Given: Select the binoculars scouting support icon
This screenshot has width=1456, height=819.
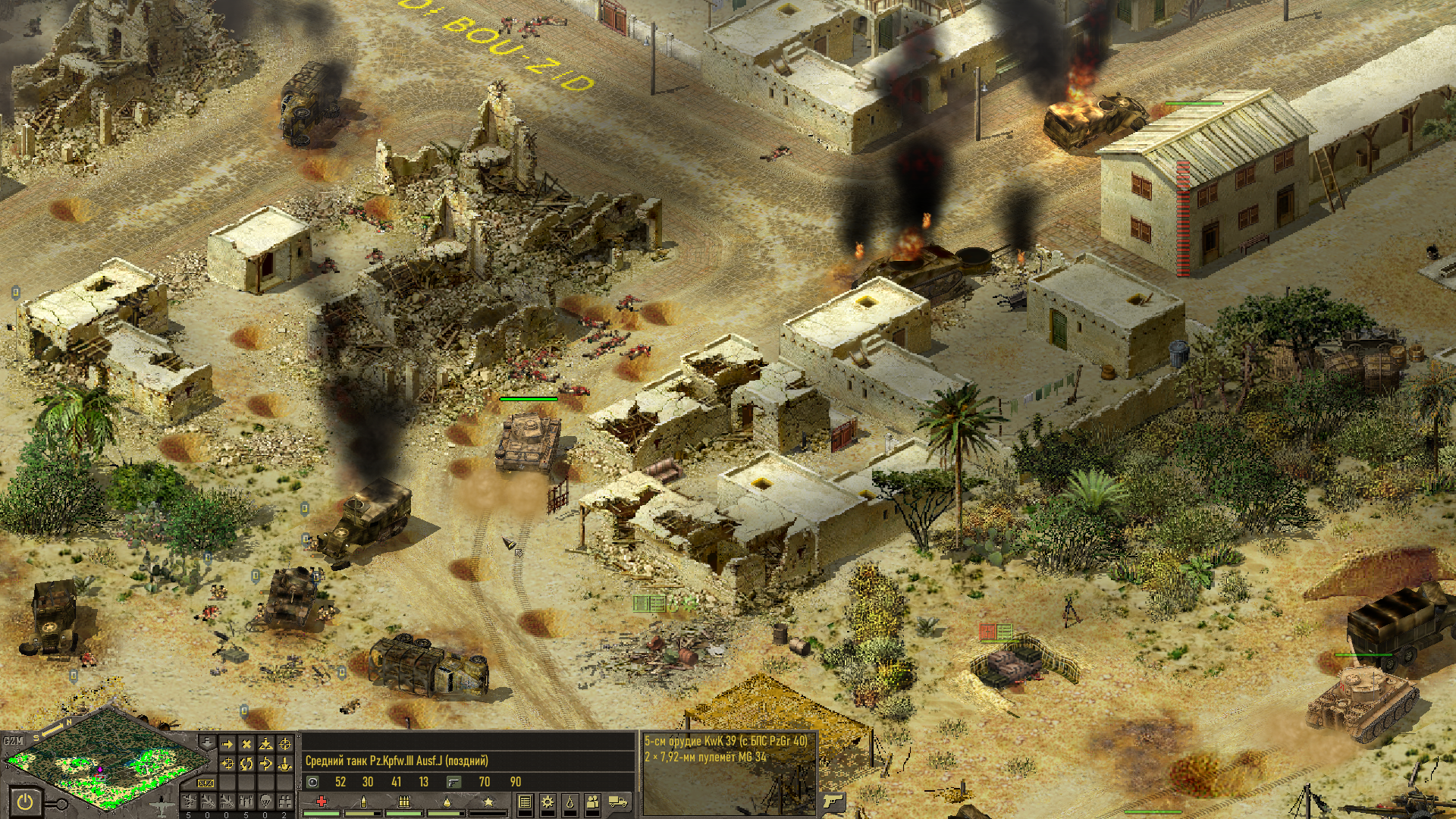Looking at the screenshot, I should click(x=285, y=802).
